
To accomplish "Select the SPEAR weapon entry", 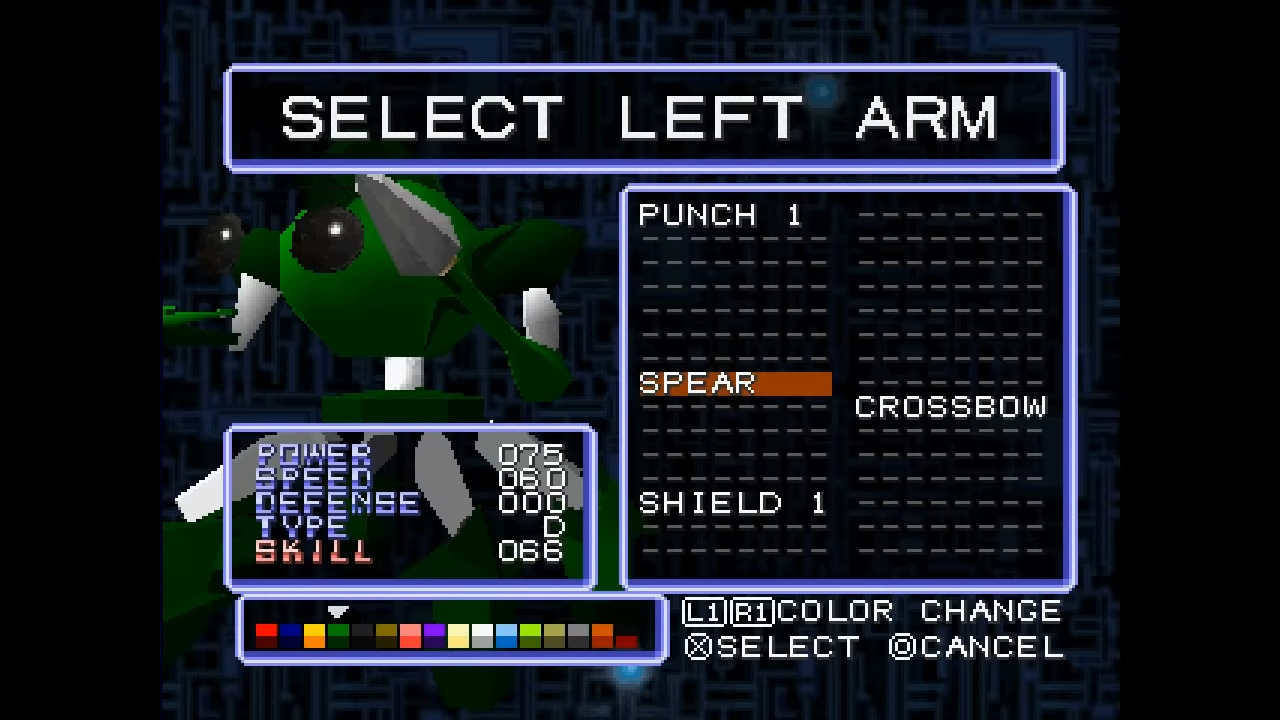I will 697,383.
